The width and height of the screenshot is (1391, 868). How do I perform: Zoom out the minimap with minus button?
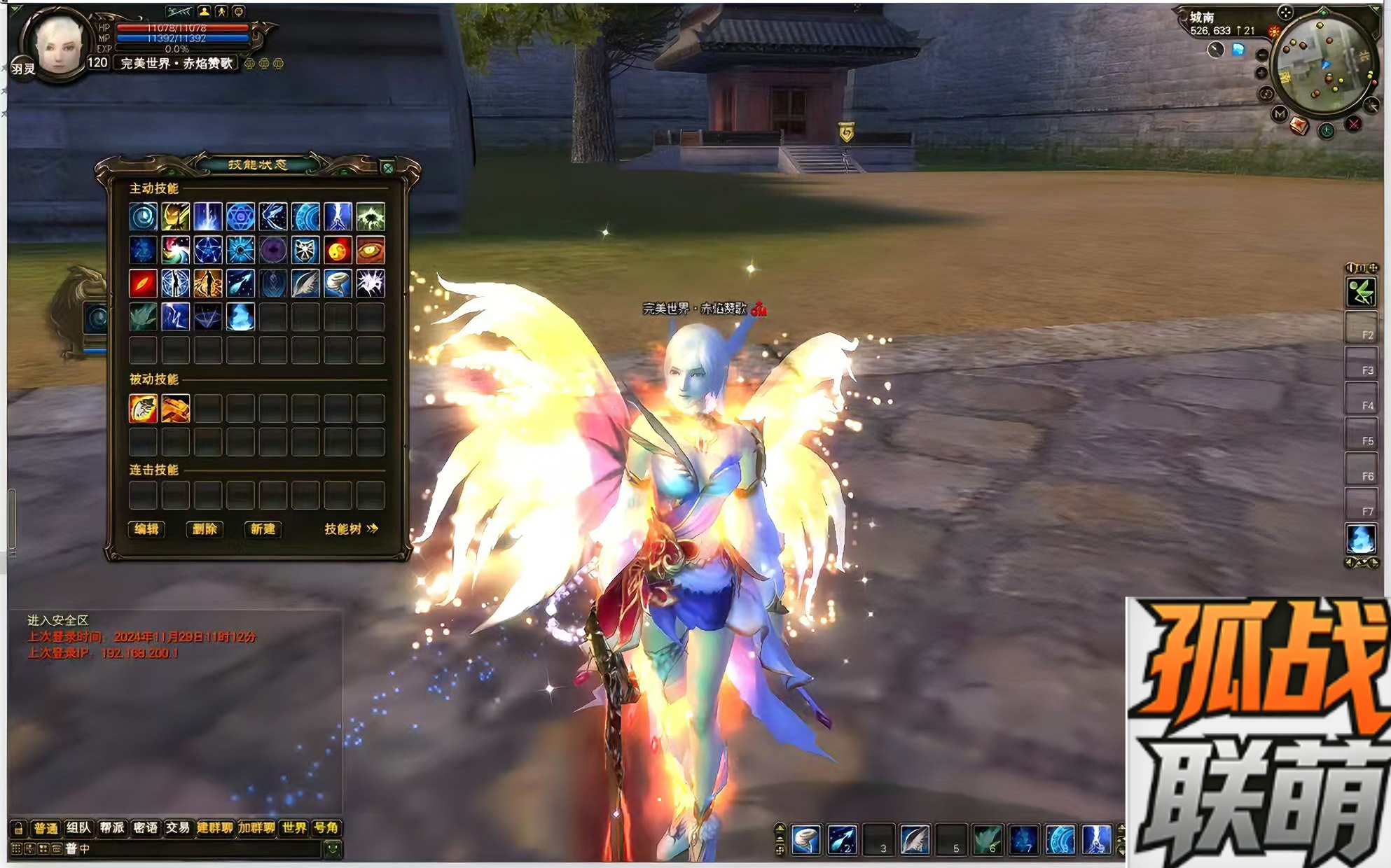pyautogui.click(x=1262, y=55)
